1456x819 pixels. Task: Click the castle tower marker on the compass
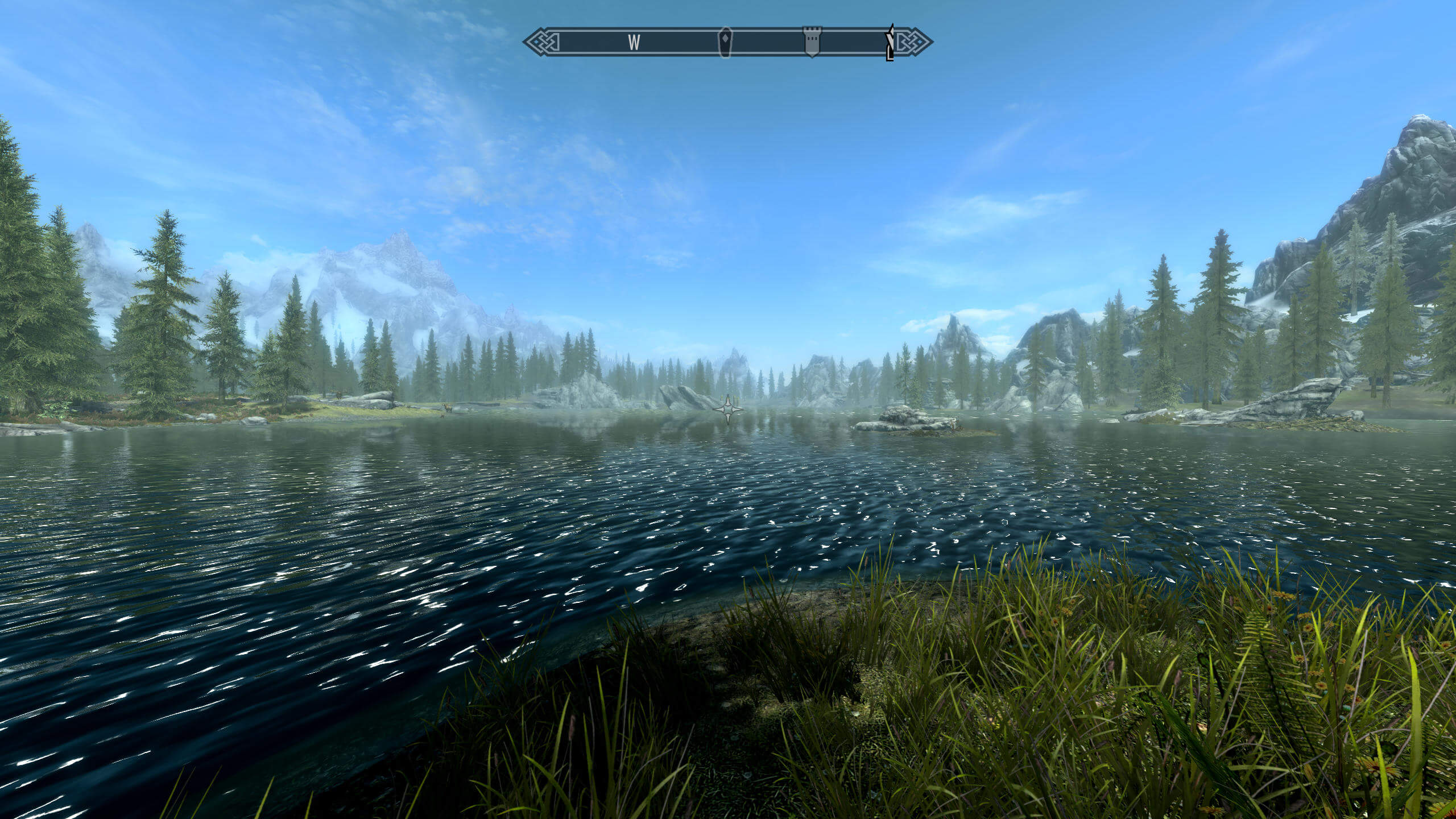pos(810,42)
